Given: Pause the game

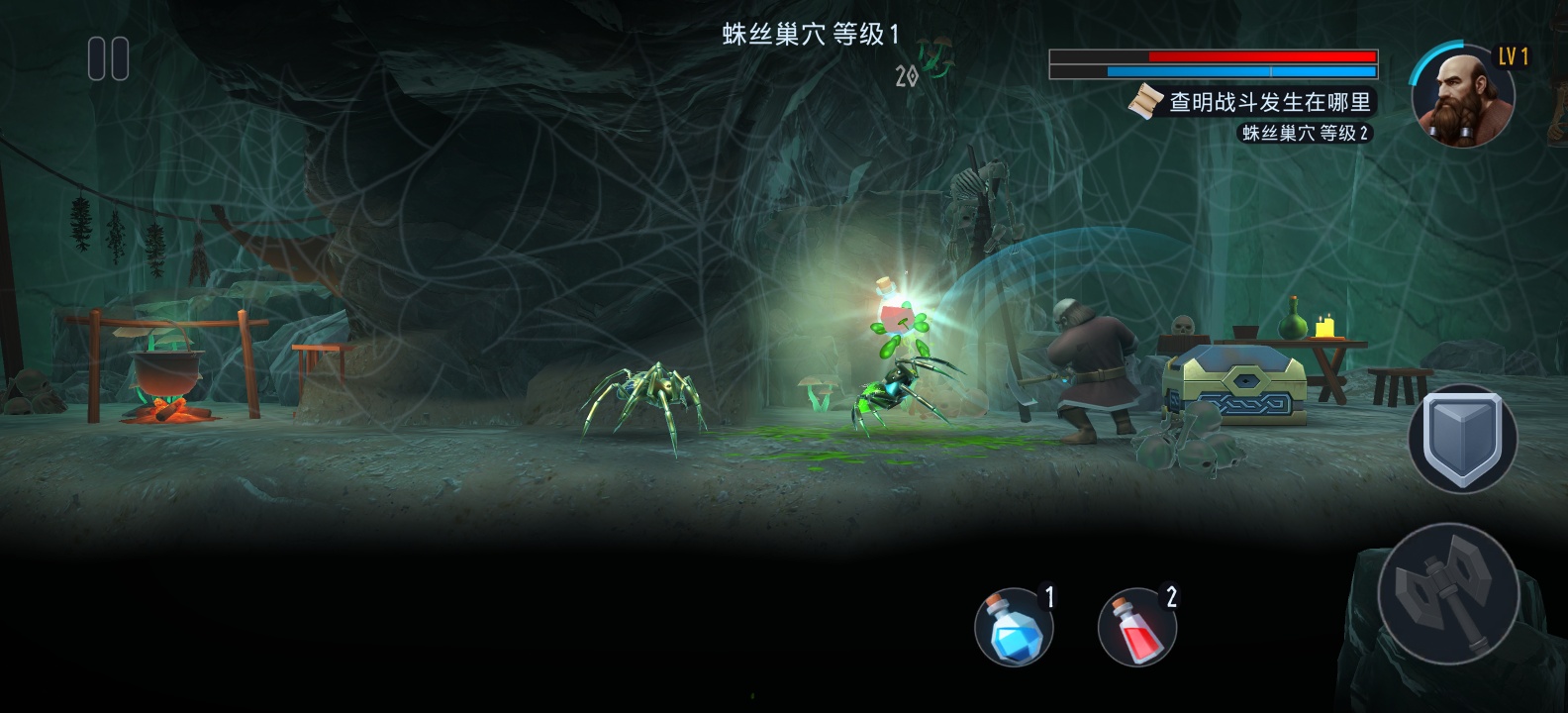Looking at the screenshot, I should (x=108, y=58).
